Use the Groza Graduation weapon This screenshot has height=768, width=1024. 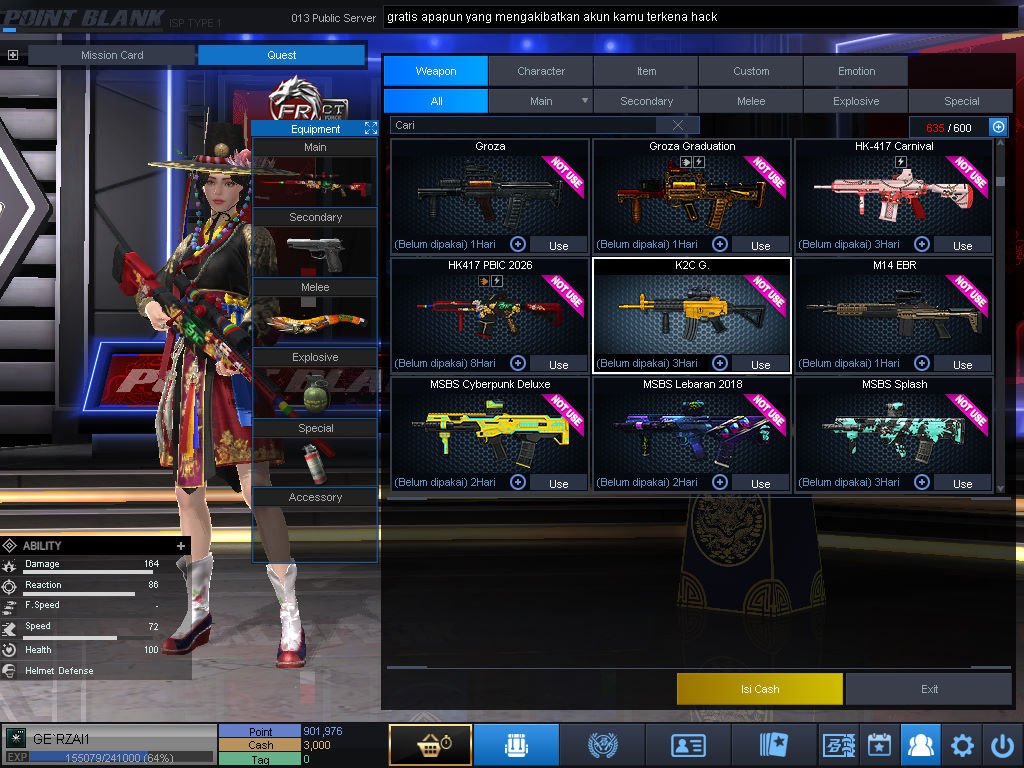click(x=760, y=245)
